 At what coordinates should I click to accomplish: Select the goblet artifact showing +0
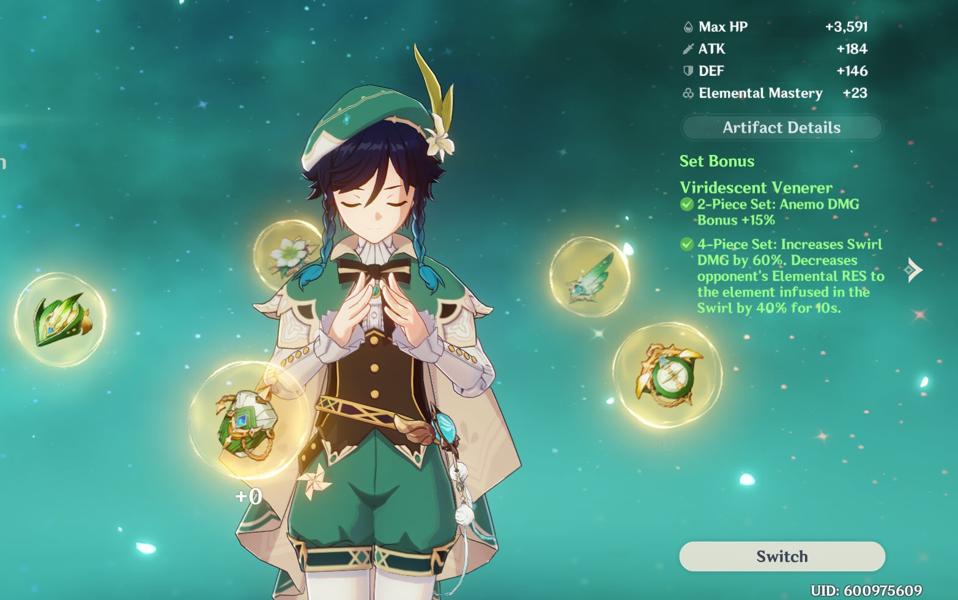(246, 420)
